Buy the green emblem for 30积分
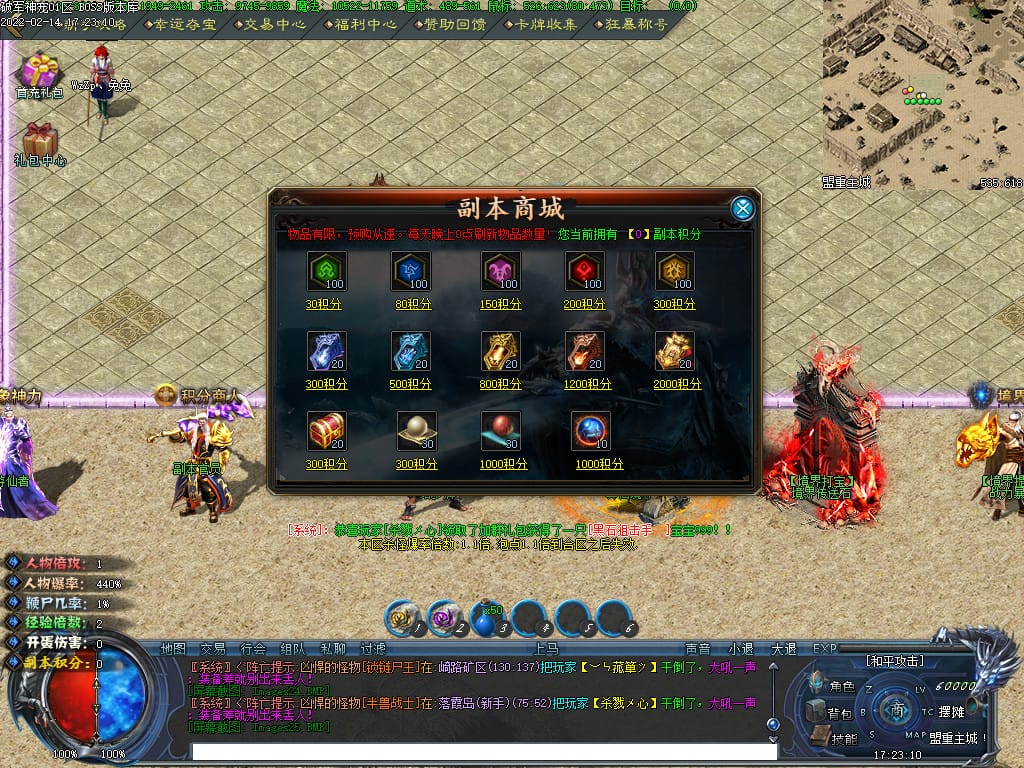The width and height of the screenshot is (1024, 768). 326,271
